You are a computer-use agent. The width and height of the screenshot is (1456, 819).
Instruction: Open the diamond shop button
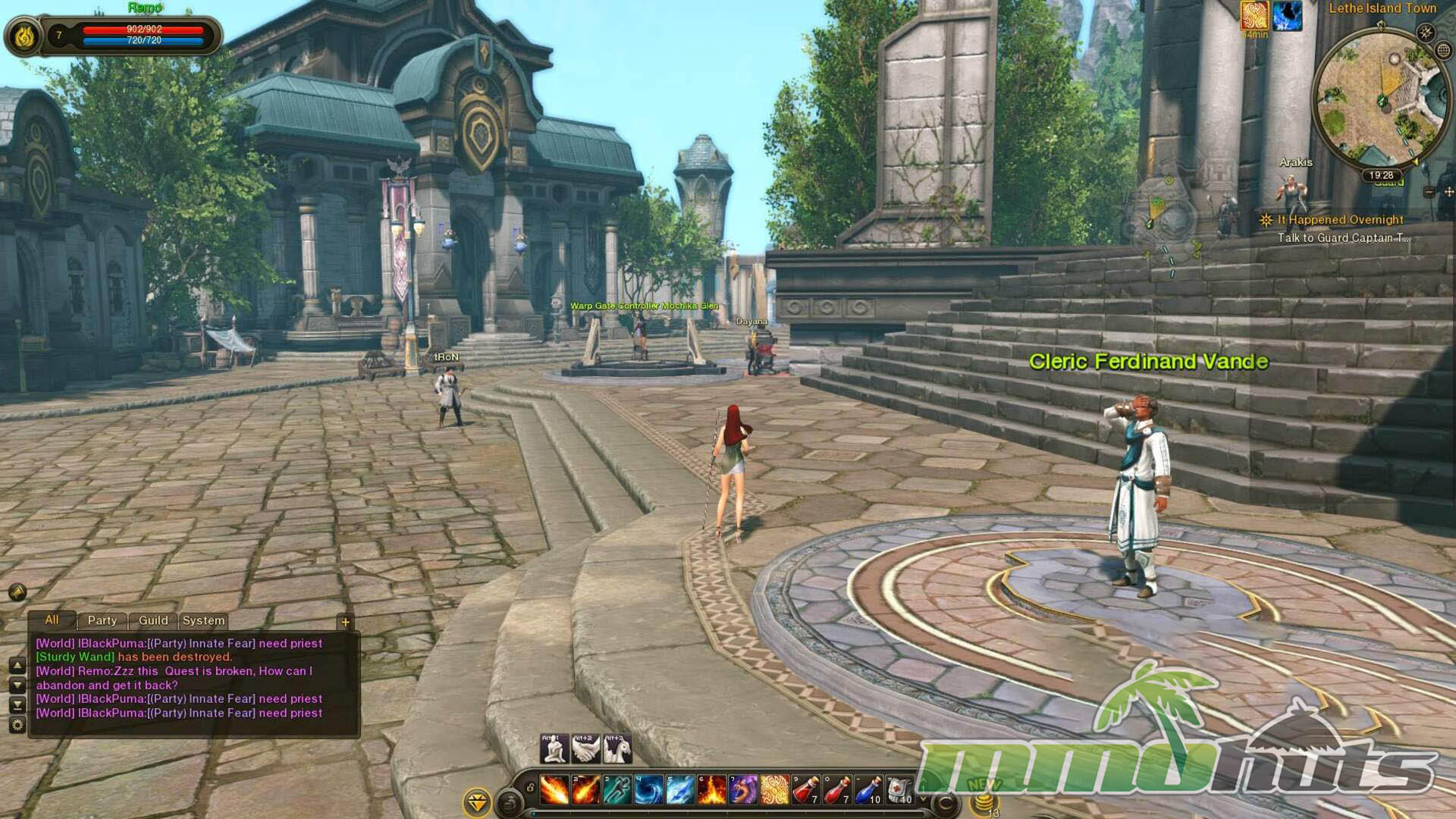(x=477, y=802)
